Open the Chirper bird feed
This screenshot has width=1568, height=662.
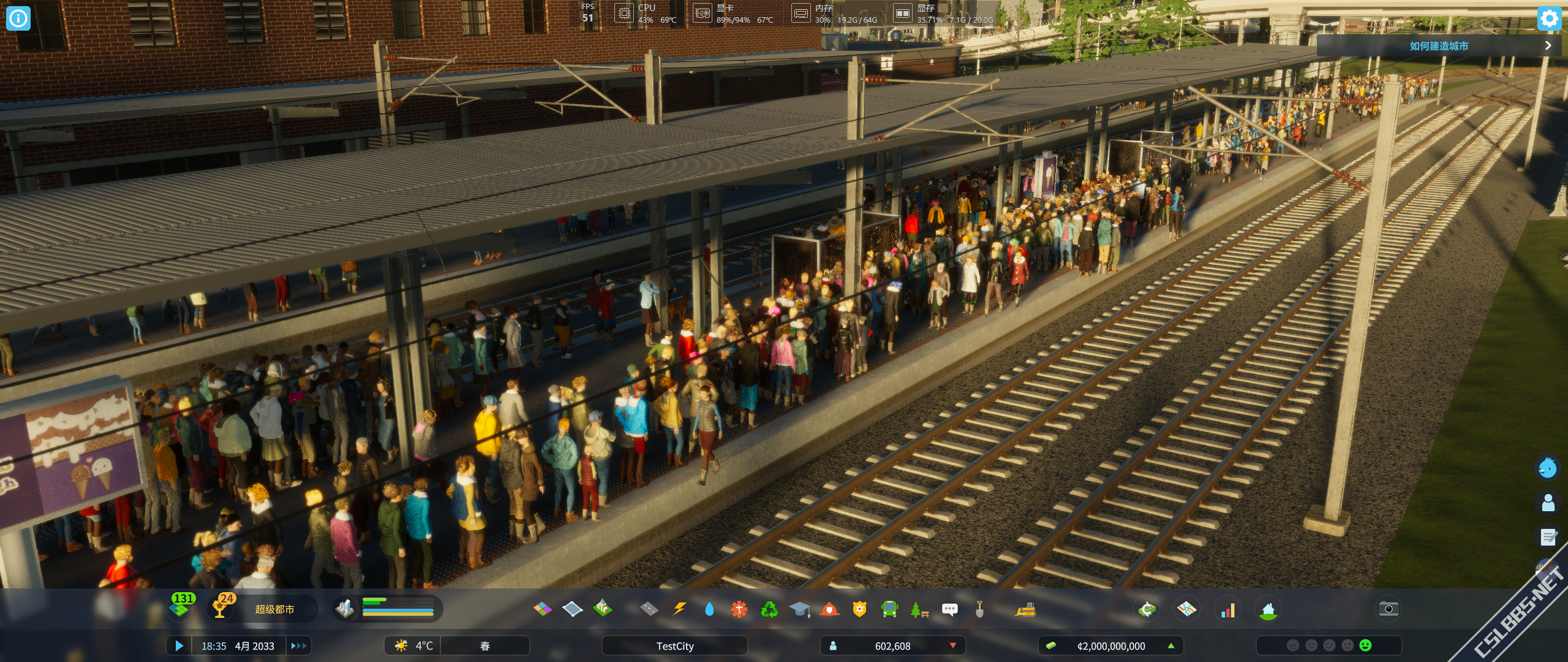(x=1548, y=468)
